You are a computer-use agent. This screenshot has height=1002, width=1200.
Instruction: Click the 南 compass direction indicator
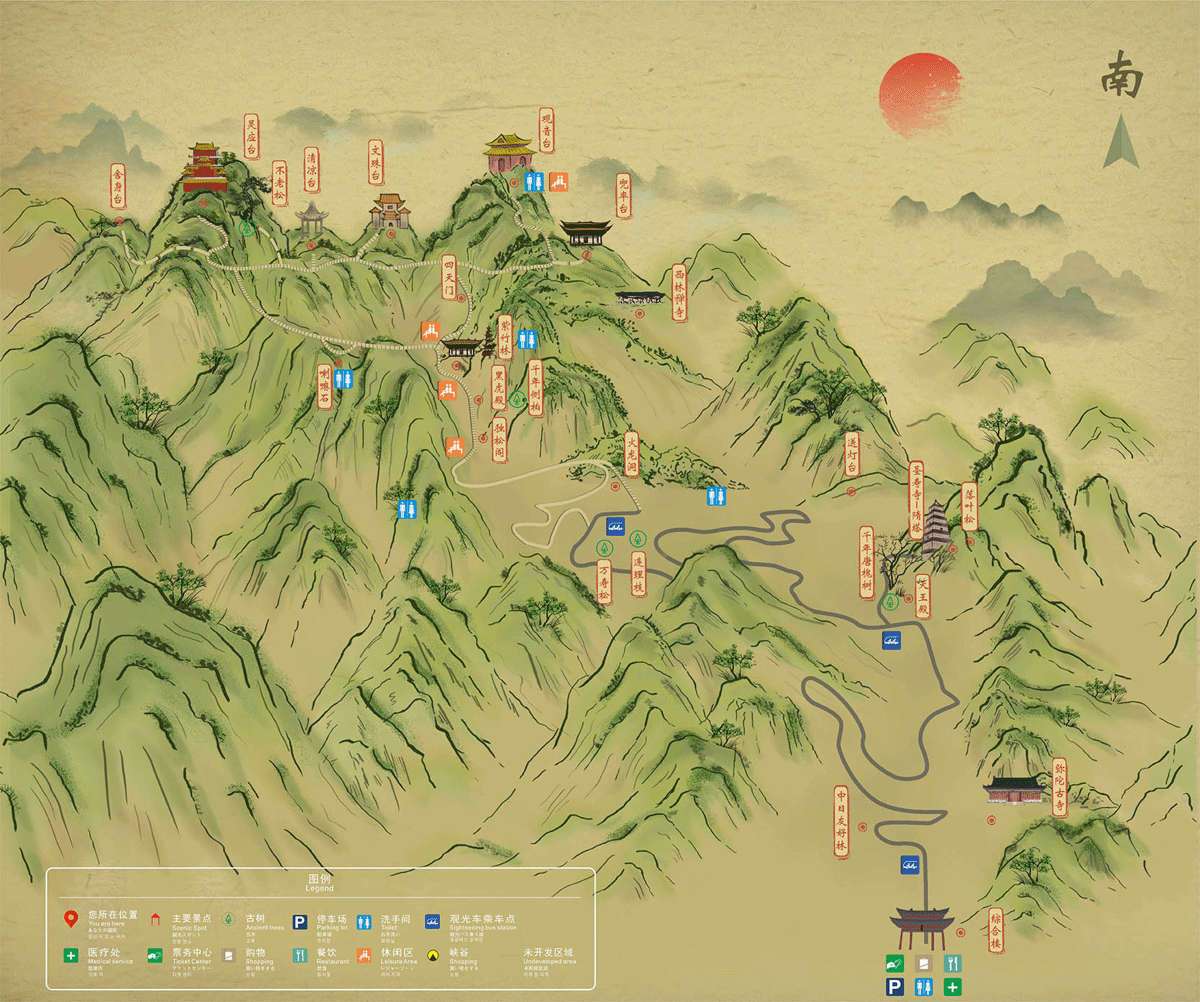[1122, 78]
